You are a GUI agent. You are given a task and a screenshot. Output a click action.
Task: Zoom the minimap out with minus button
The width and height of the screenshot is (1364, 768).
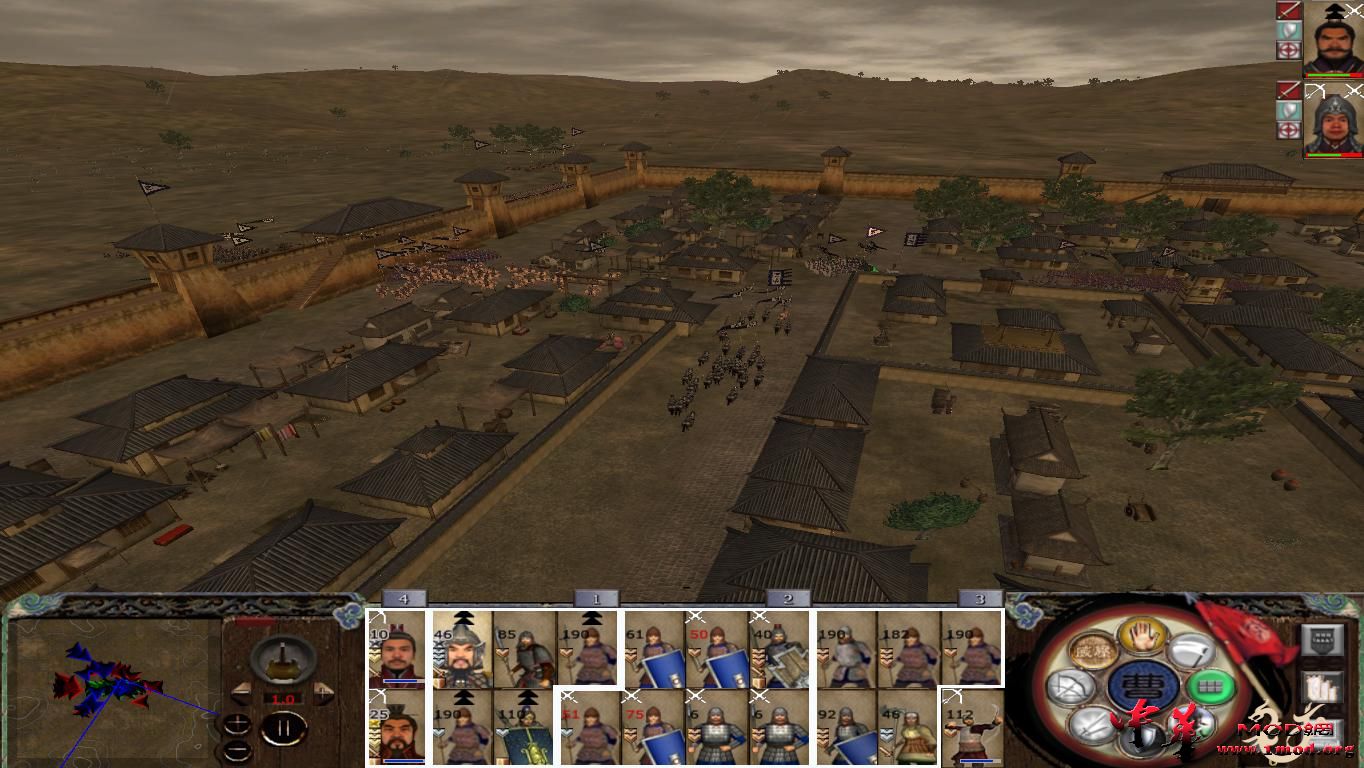[x=237, y=750]
